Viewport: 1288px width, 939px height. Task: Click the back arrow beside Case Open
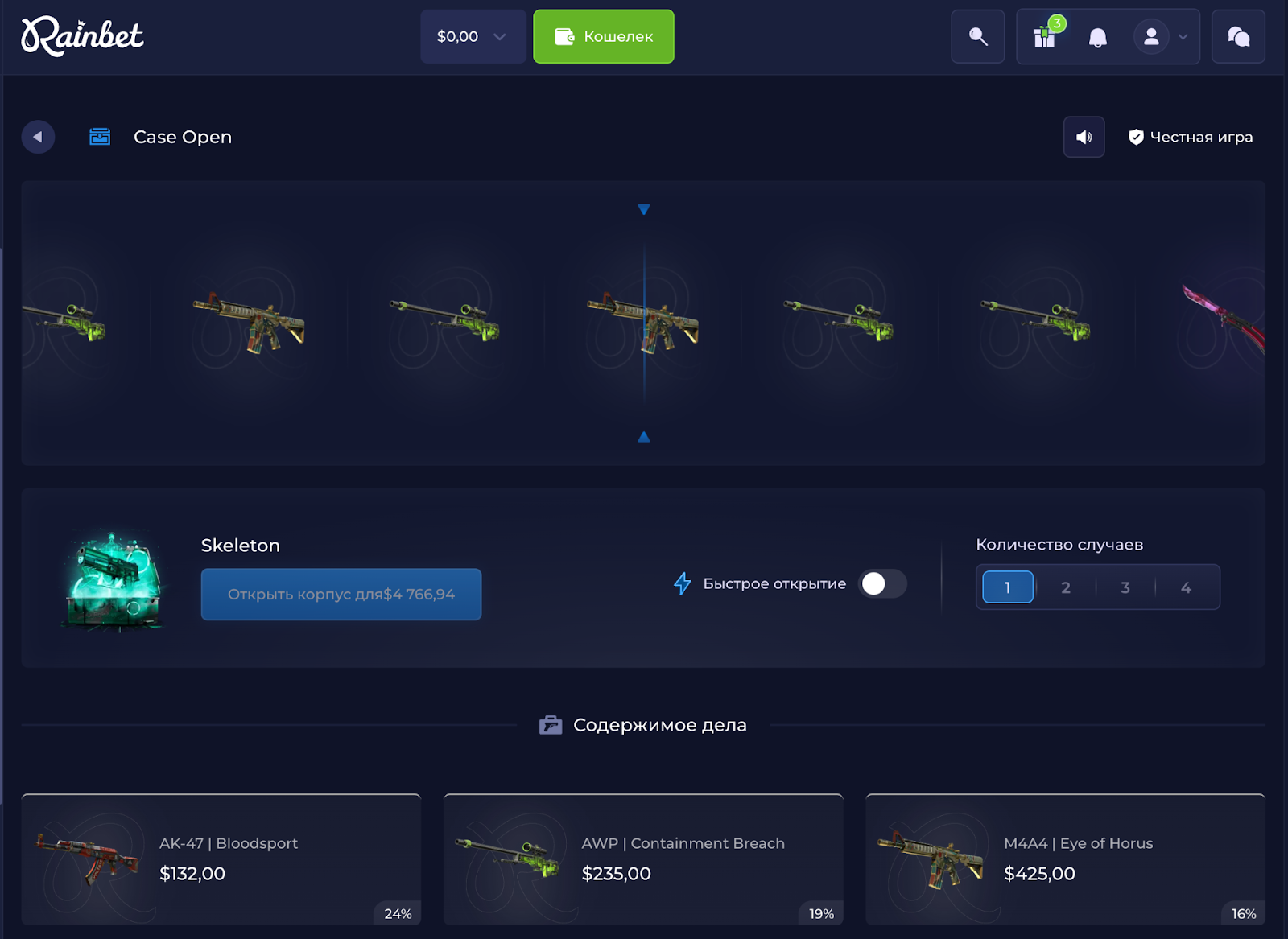coord(38,137)
